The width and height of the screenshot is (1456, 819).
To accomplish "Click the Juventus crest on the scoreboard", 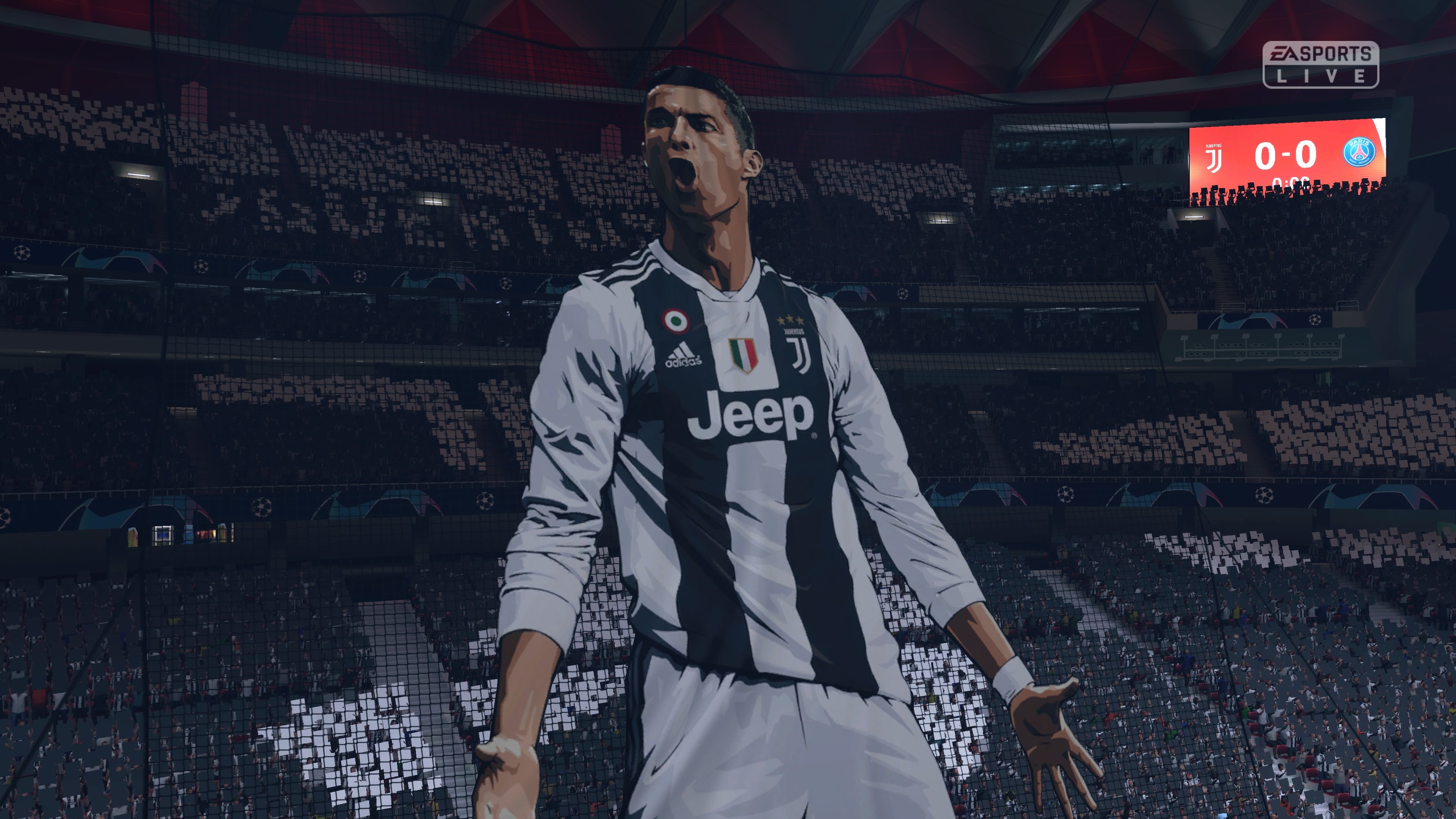I will tap(1214, 159).
